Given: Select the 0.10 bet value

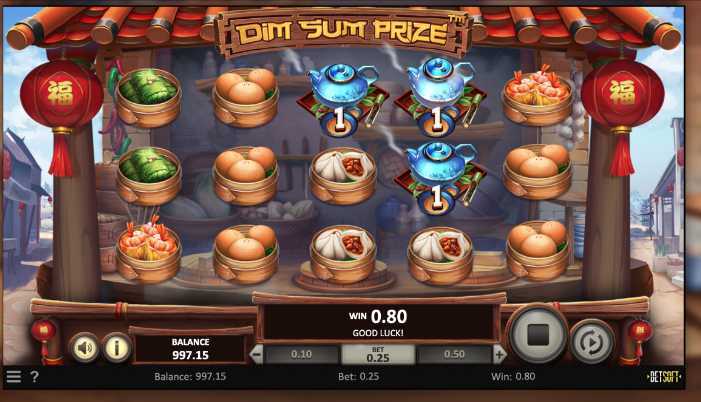Looking at the screenshot, I should point(301,354).
